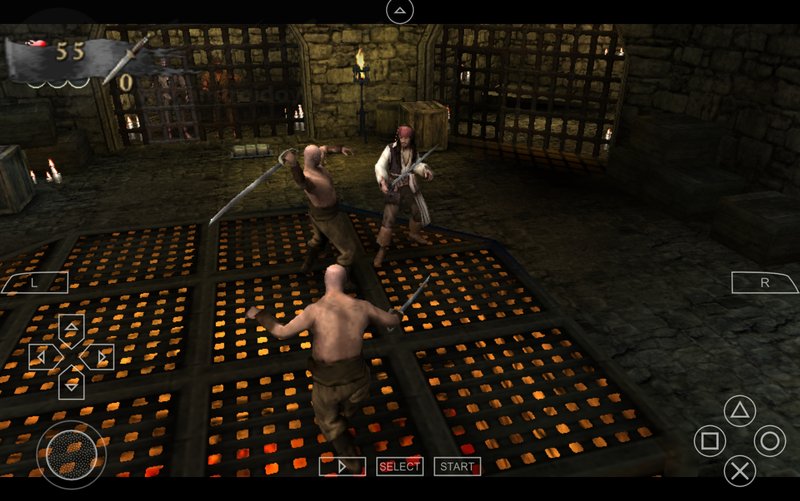Click the on-screen analog stick

(x=71, y=454)
